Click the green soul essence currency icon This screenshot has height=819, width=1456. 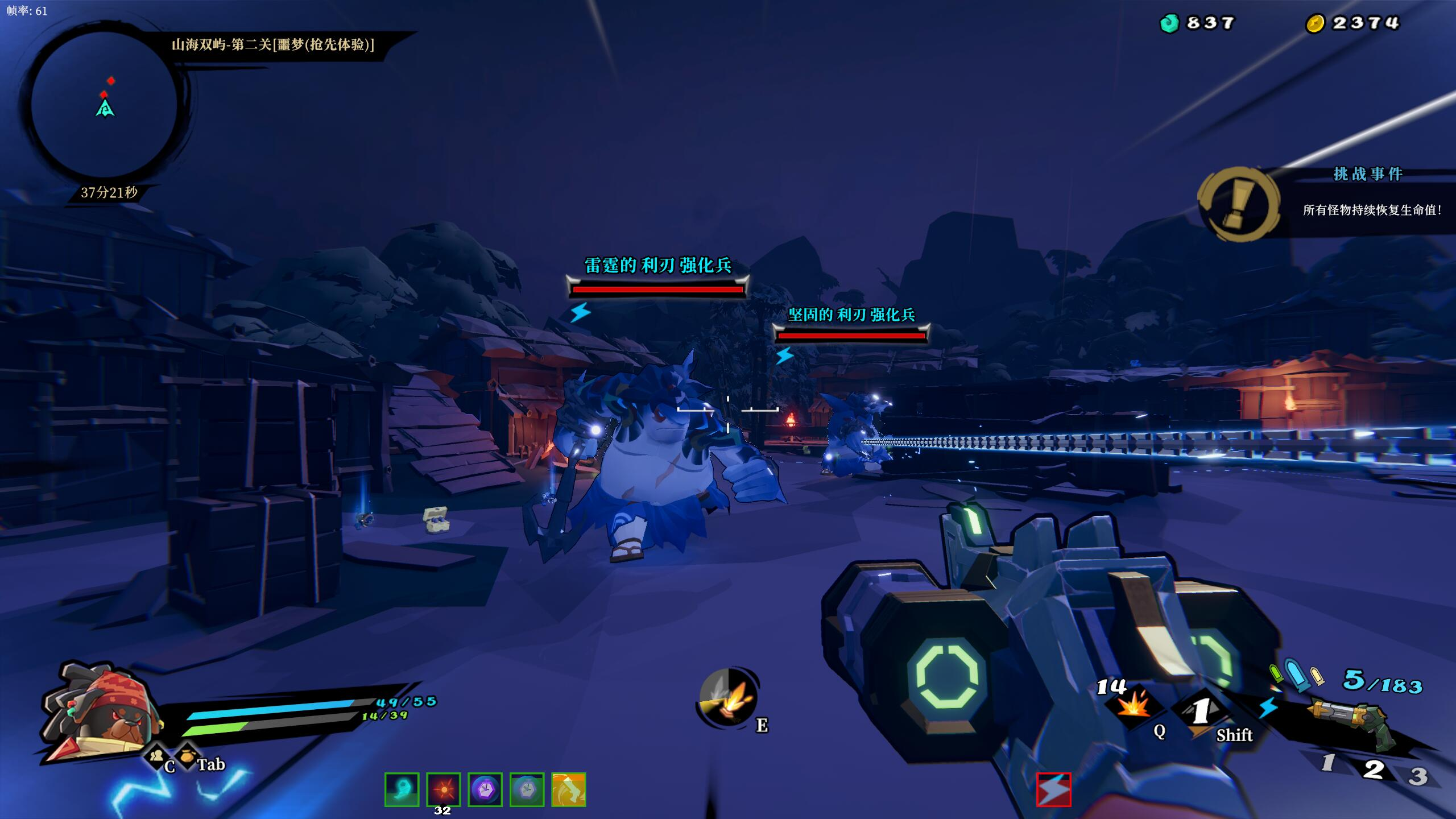click(x=1169, y=23)
